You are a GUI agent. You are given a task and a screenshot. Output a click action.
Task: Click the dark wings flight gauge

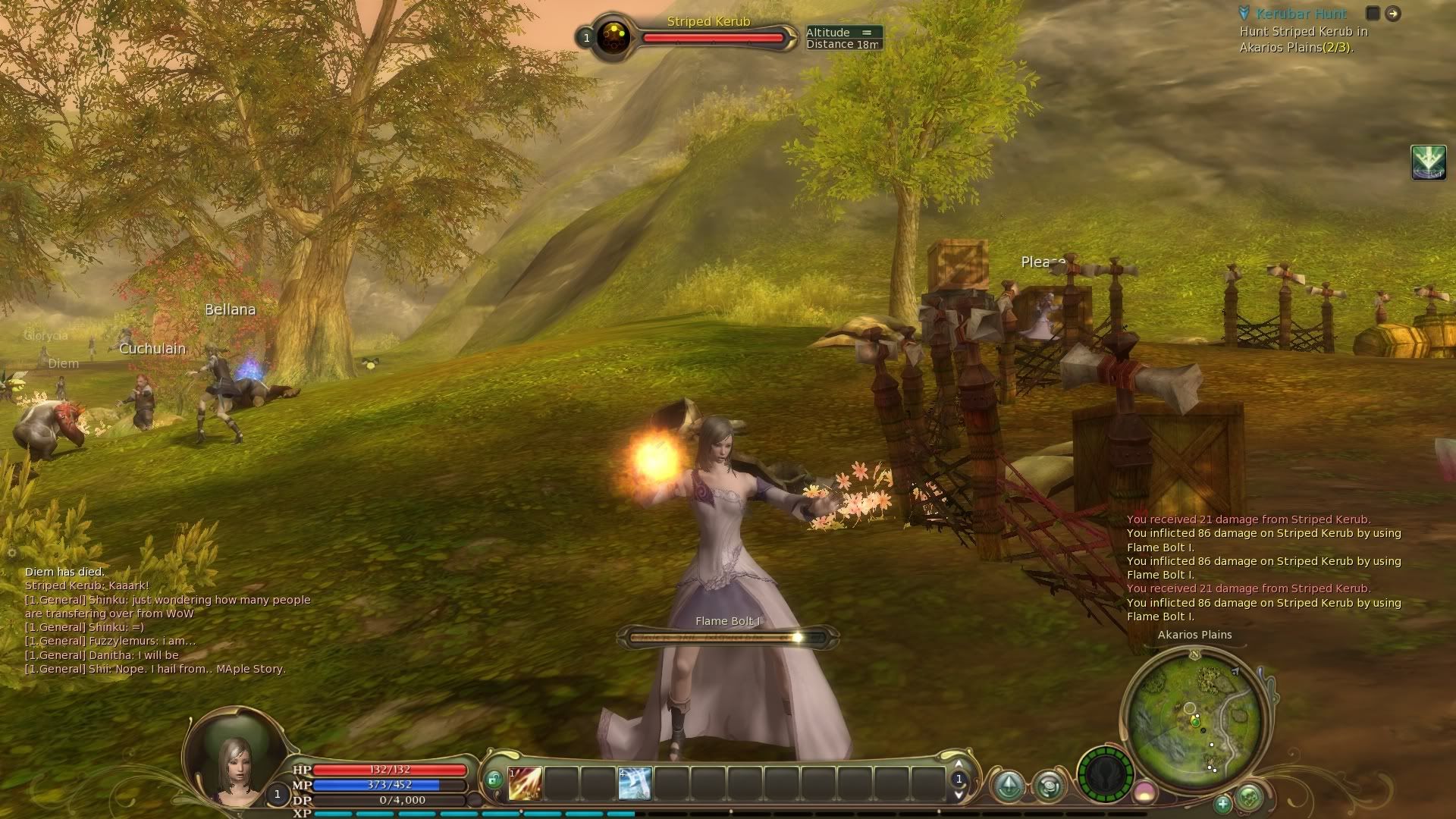click(1105, 775)
